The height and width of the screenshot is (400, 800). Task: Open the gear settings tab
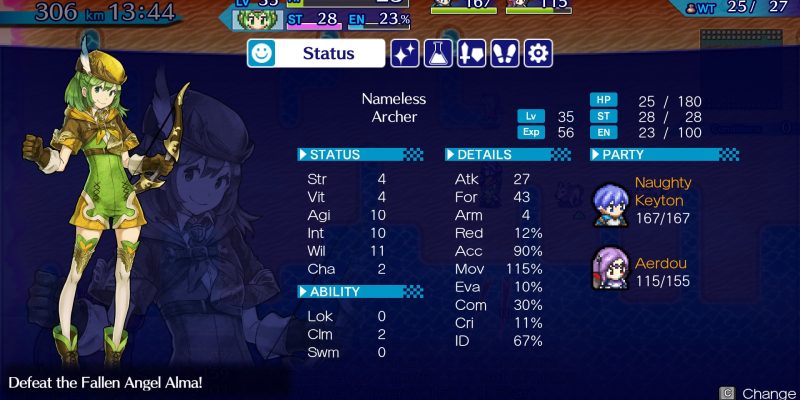[538, 53]
